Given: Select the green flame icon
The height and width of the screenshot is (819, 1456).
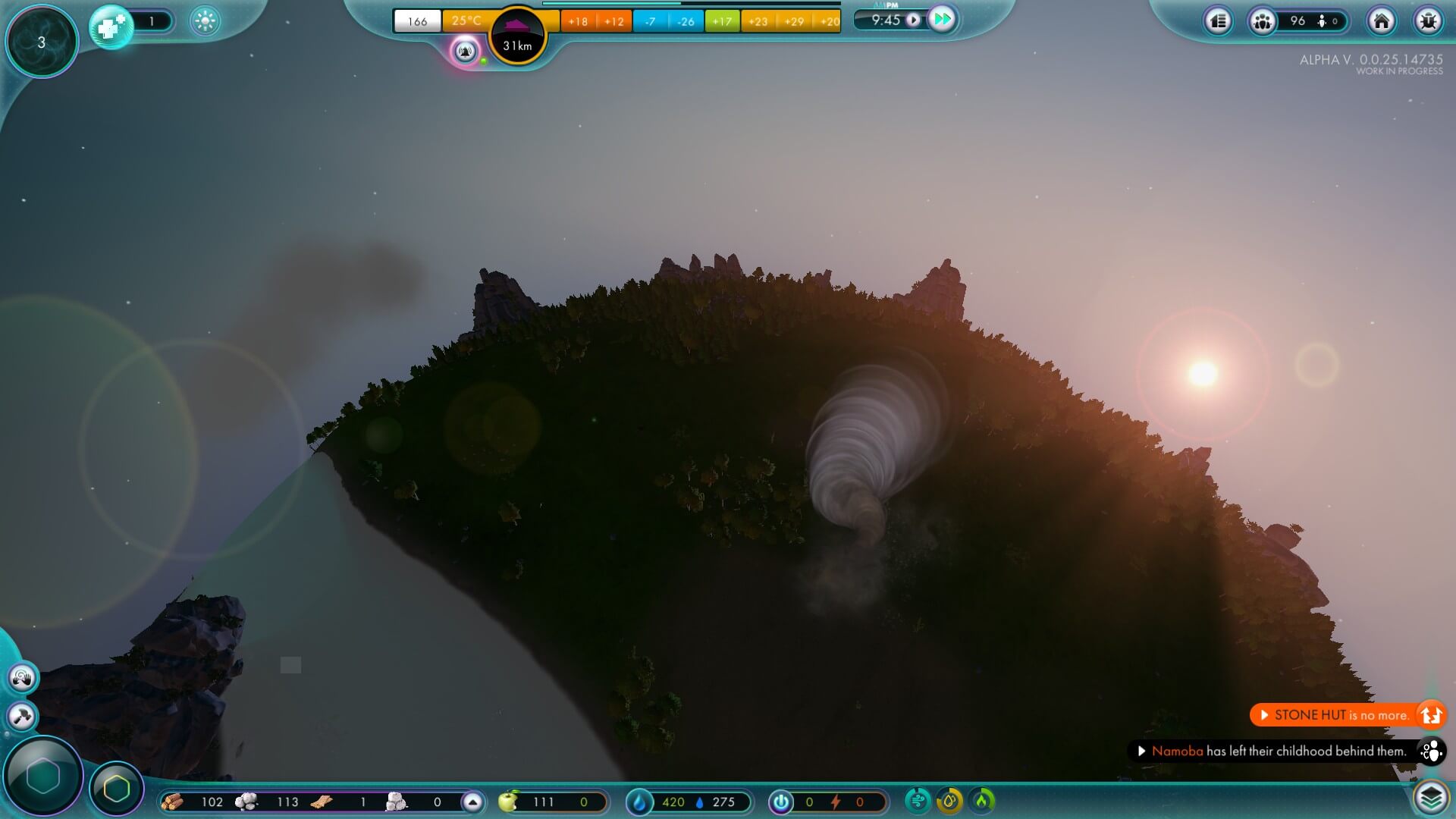Looking at the screenshot, I should [x=982, y=800].
